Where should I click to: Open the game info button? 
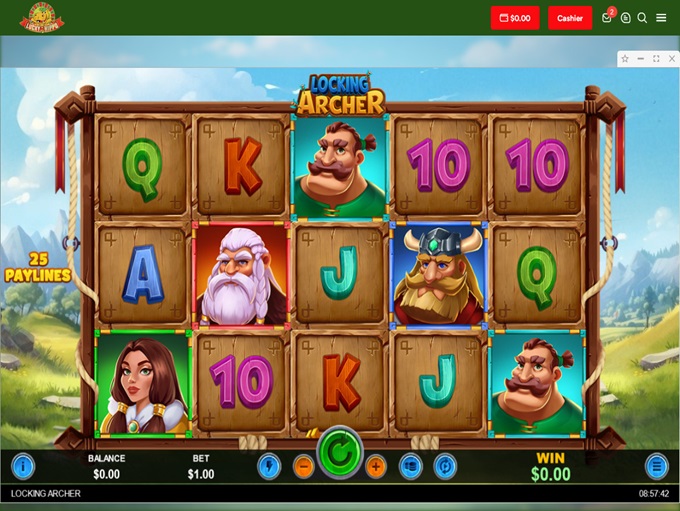22,466
